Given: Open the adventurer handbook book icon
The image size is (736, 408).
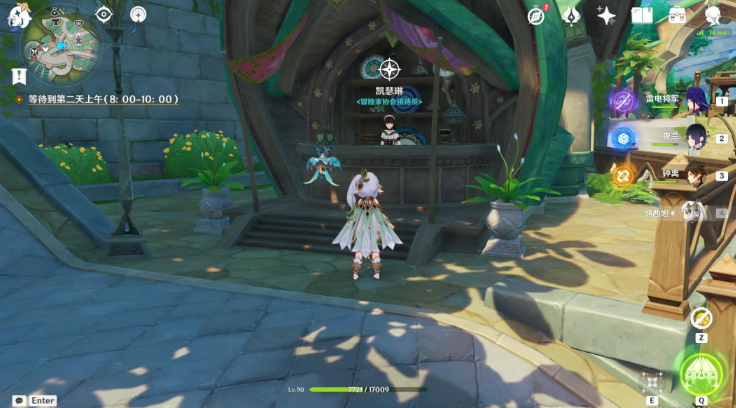Looking at the screenshot, I should click(x=641, y=15).
